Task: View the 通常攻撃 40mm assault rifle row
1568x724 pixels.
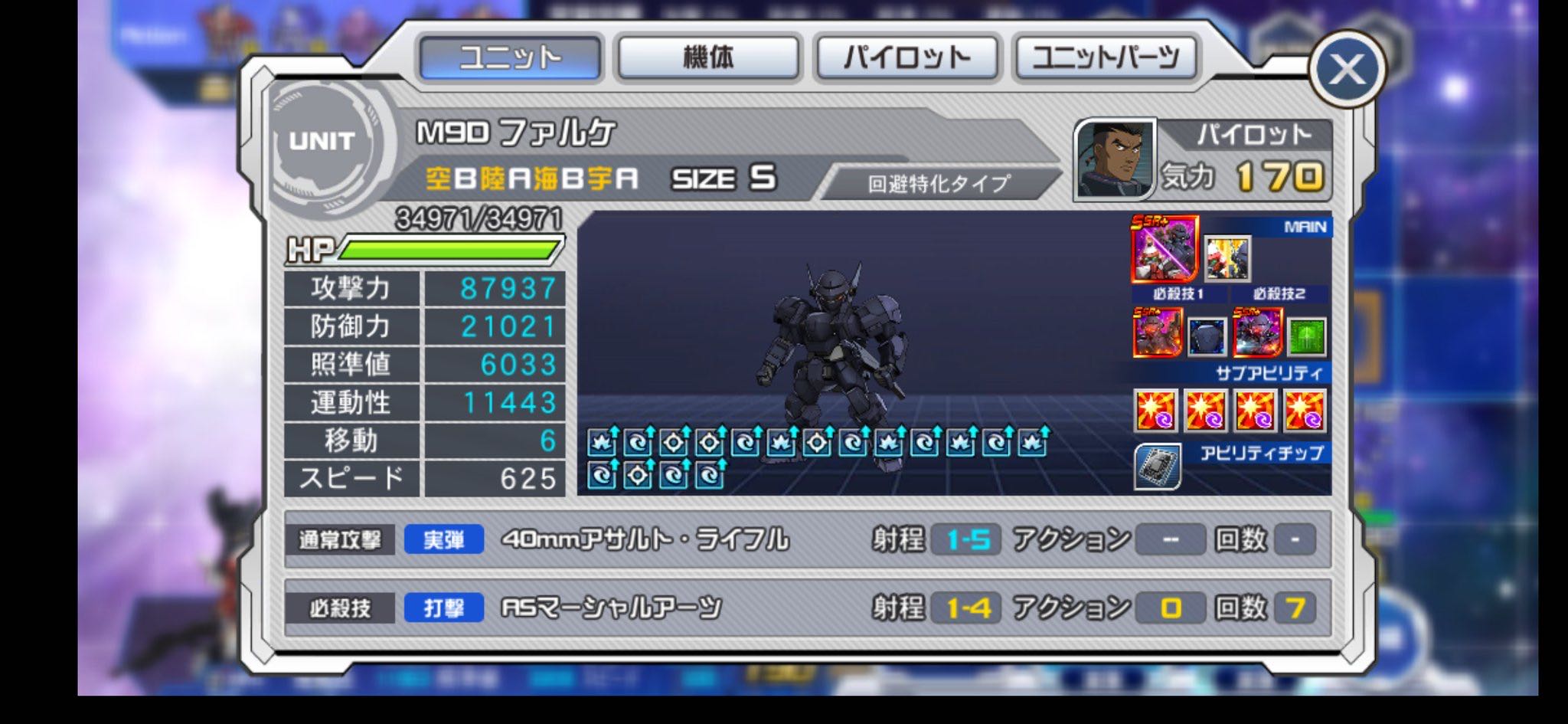Action: tap(807, 540)
